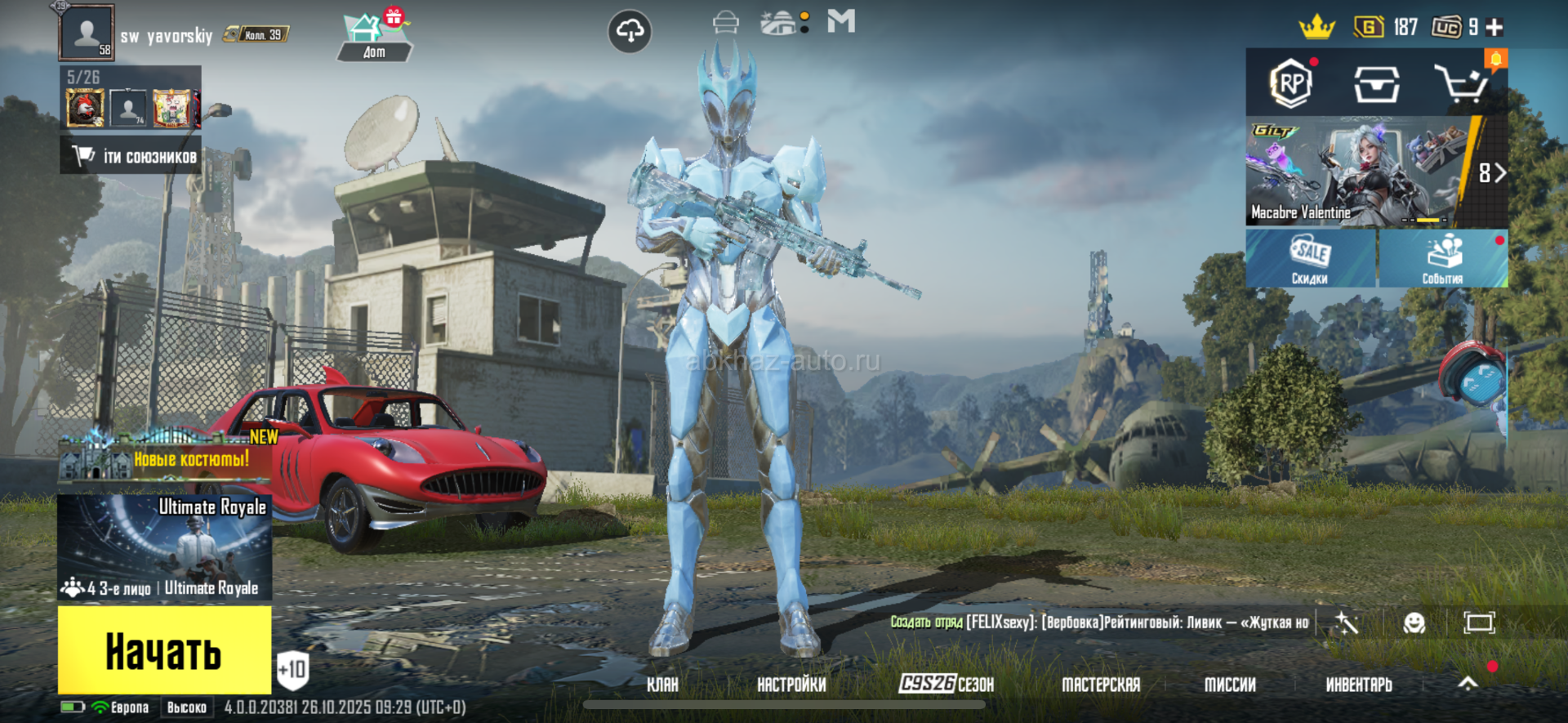Open the Инвентарь inventory

point(1359,685)
